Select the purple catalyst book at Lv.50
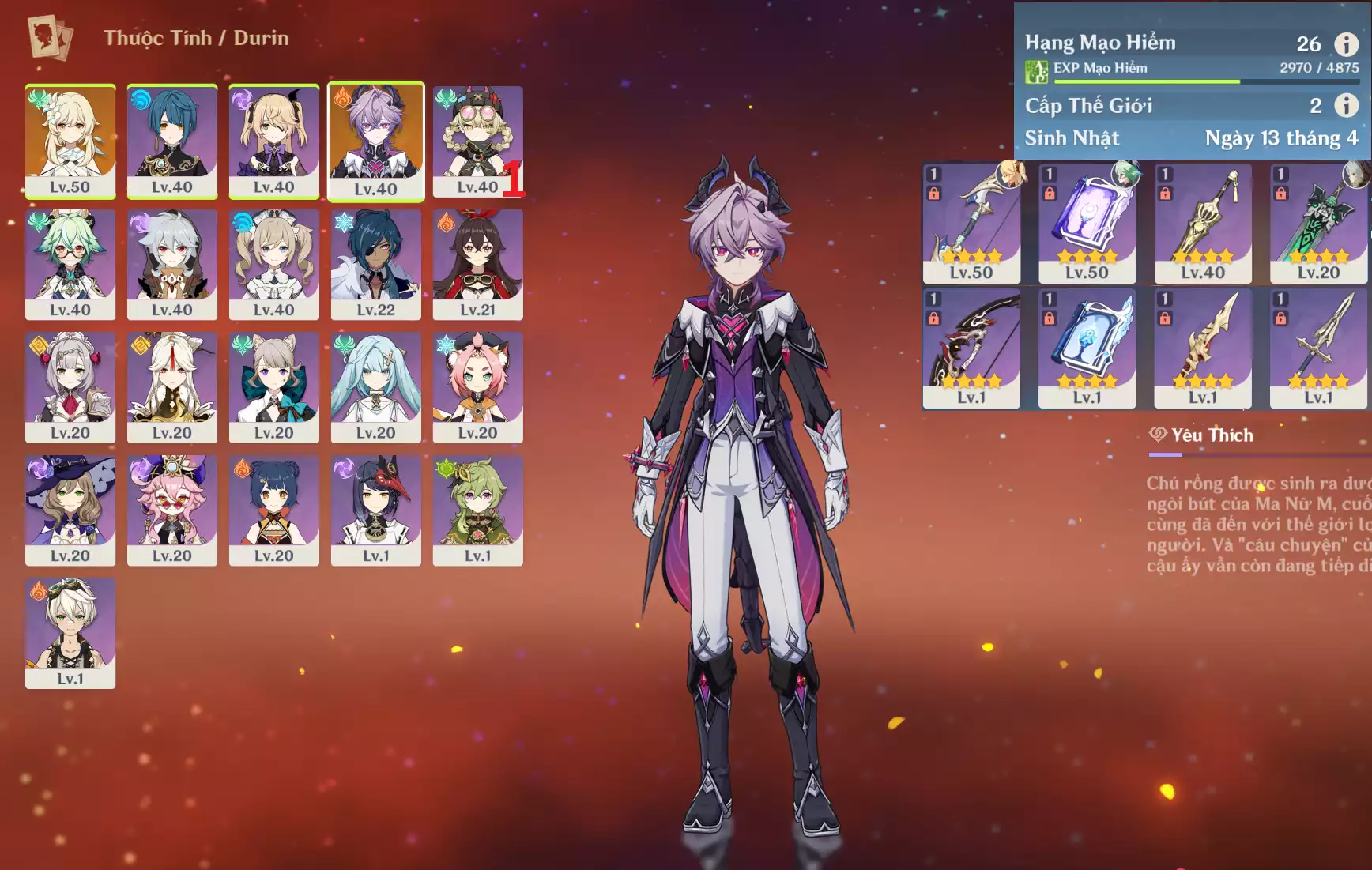The image size is (1372, 870). point(1087,223)
